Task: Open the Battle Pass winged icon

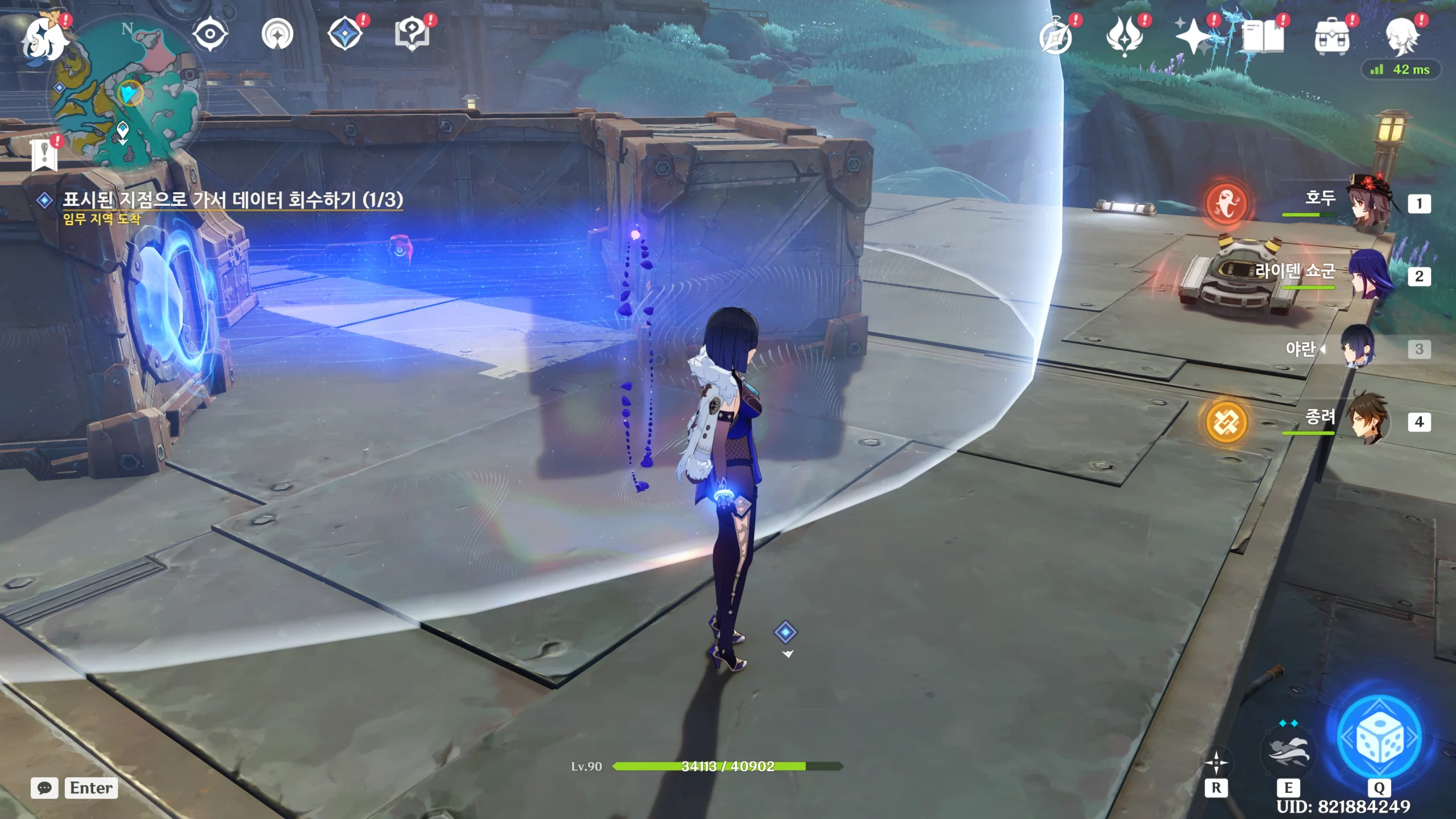Action: (x=1124, y=36)
